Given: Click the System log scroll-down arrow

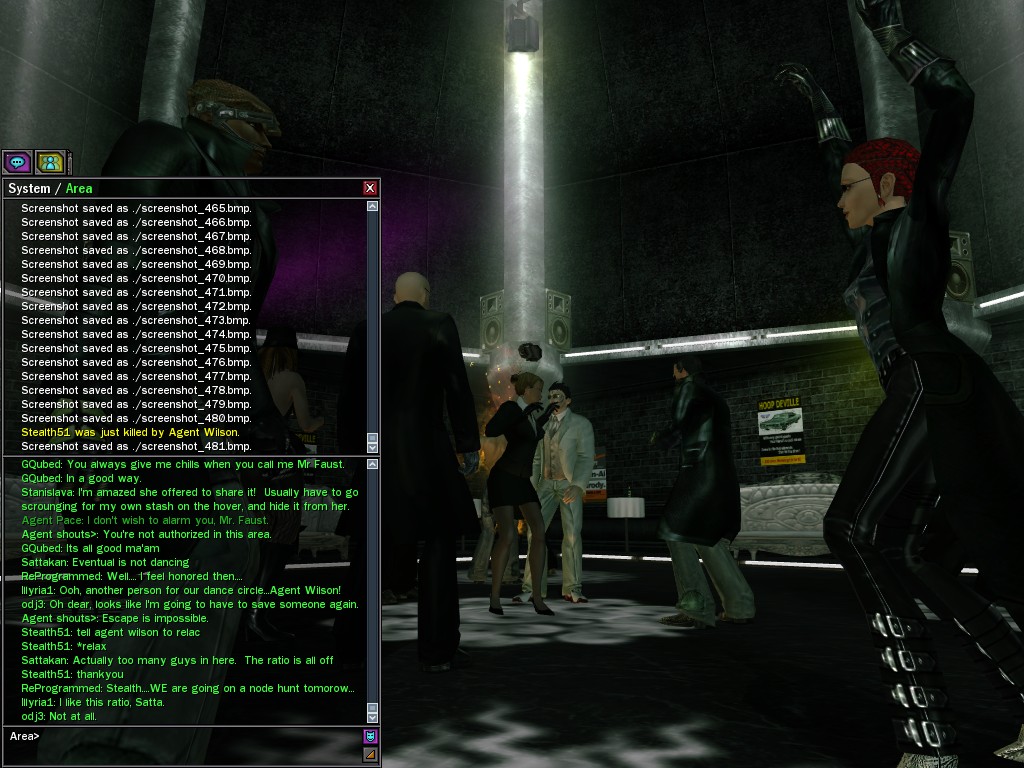Looking at the screenshot, I should [x=373, y=446].
